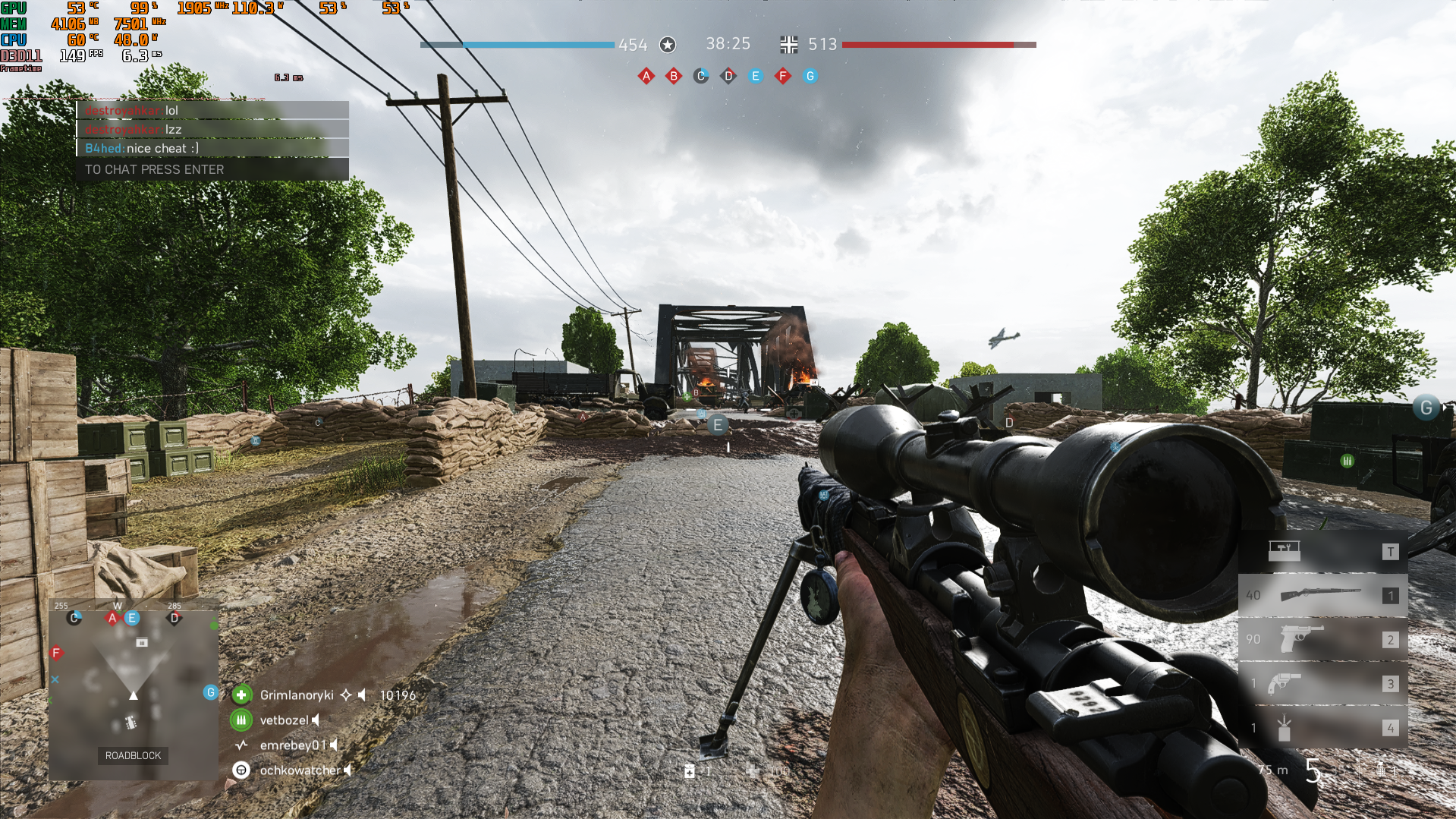Select the toolbox slot marked T

[1322, 552]
